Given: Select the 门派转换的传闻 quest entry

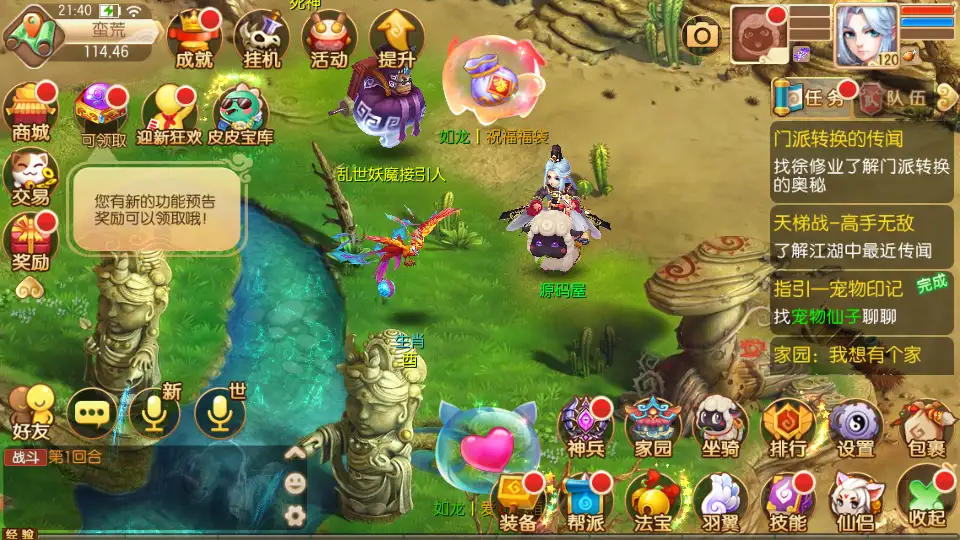Looking at the screenshot, I should tap(862, 160).
